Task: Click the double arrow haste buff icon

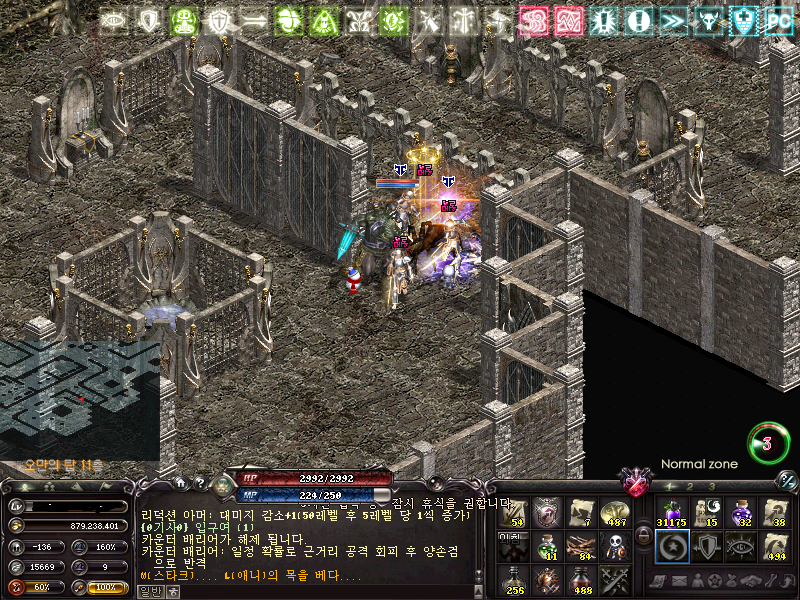Action: (673, 21)
